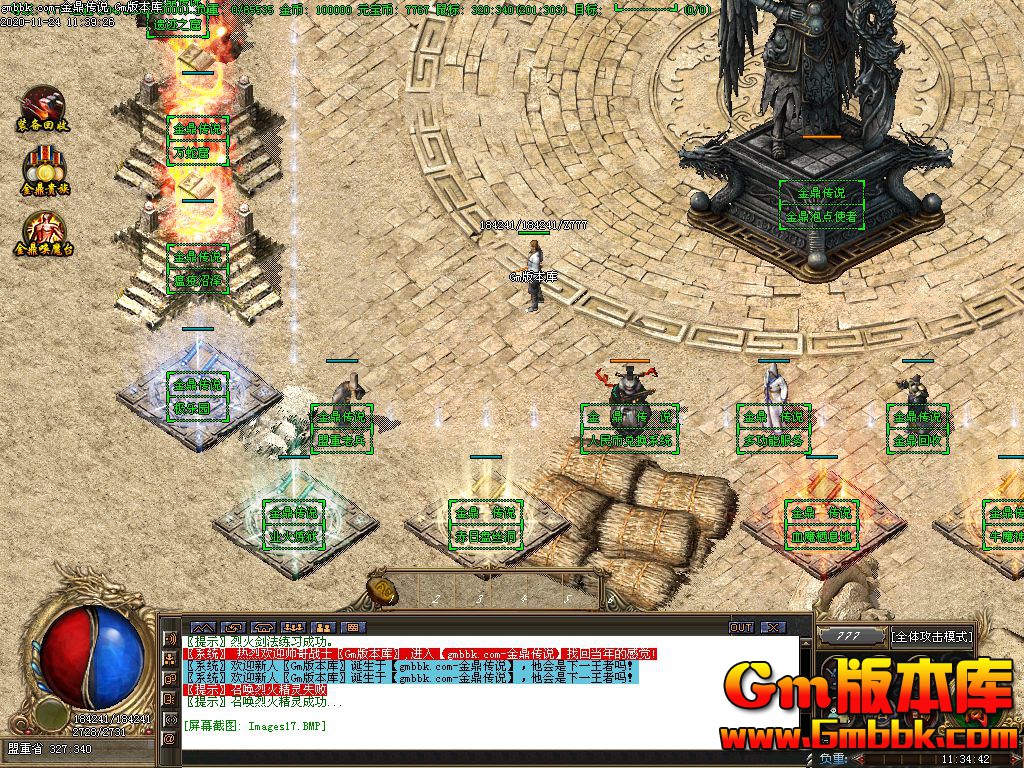
Task: Close the chat panel with X
Action: pos(773,627)
